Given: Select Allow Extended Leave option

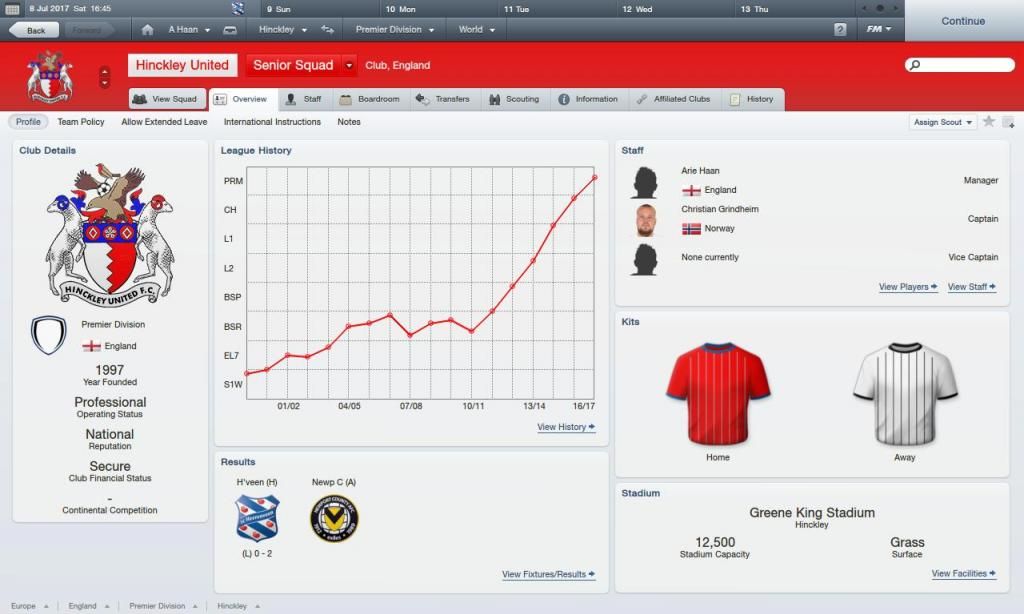Looking at the screenshot, I should [164, 122].
